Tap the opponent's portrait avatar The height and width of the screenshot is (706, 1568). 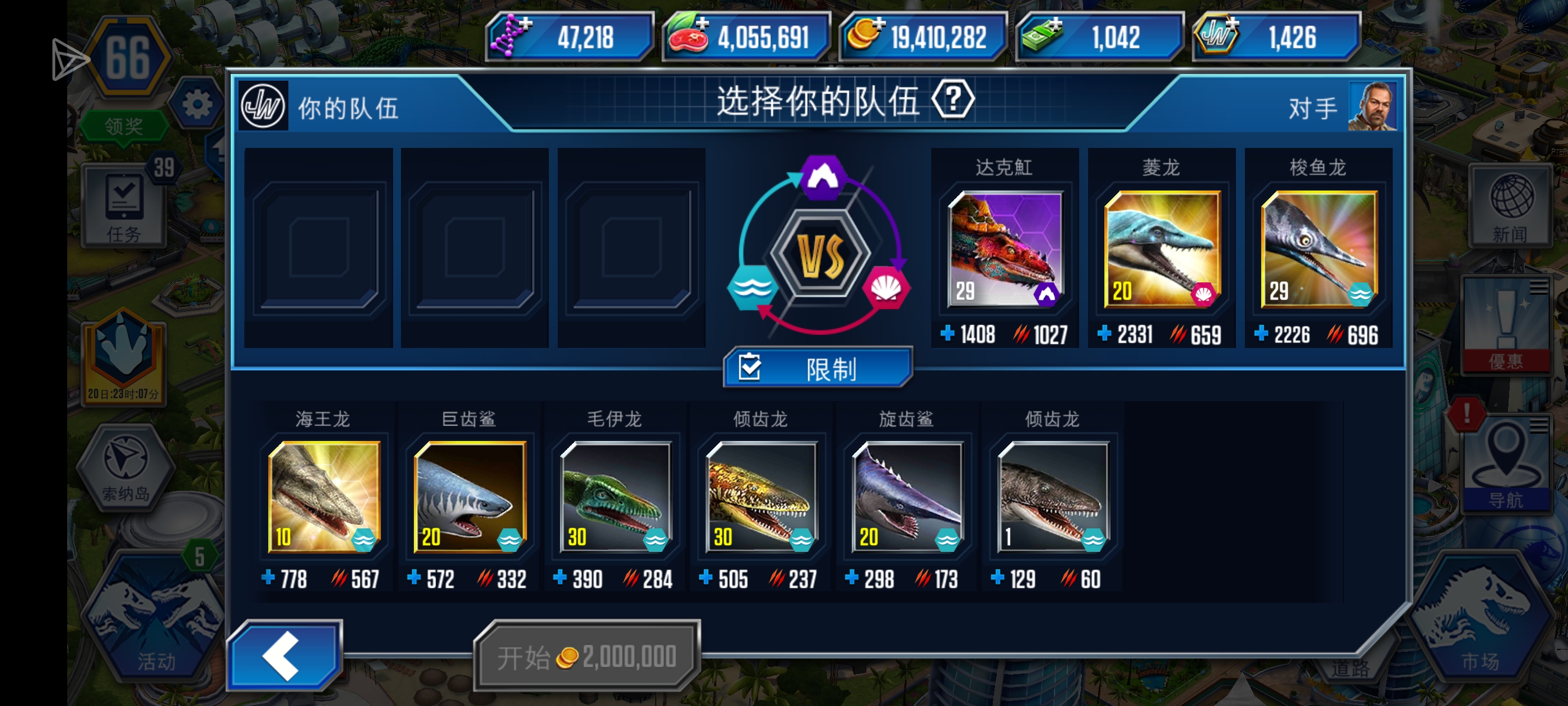(1372, 106)
